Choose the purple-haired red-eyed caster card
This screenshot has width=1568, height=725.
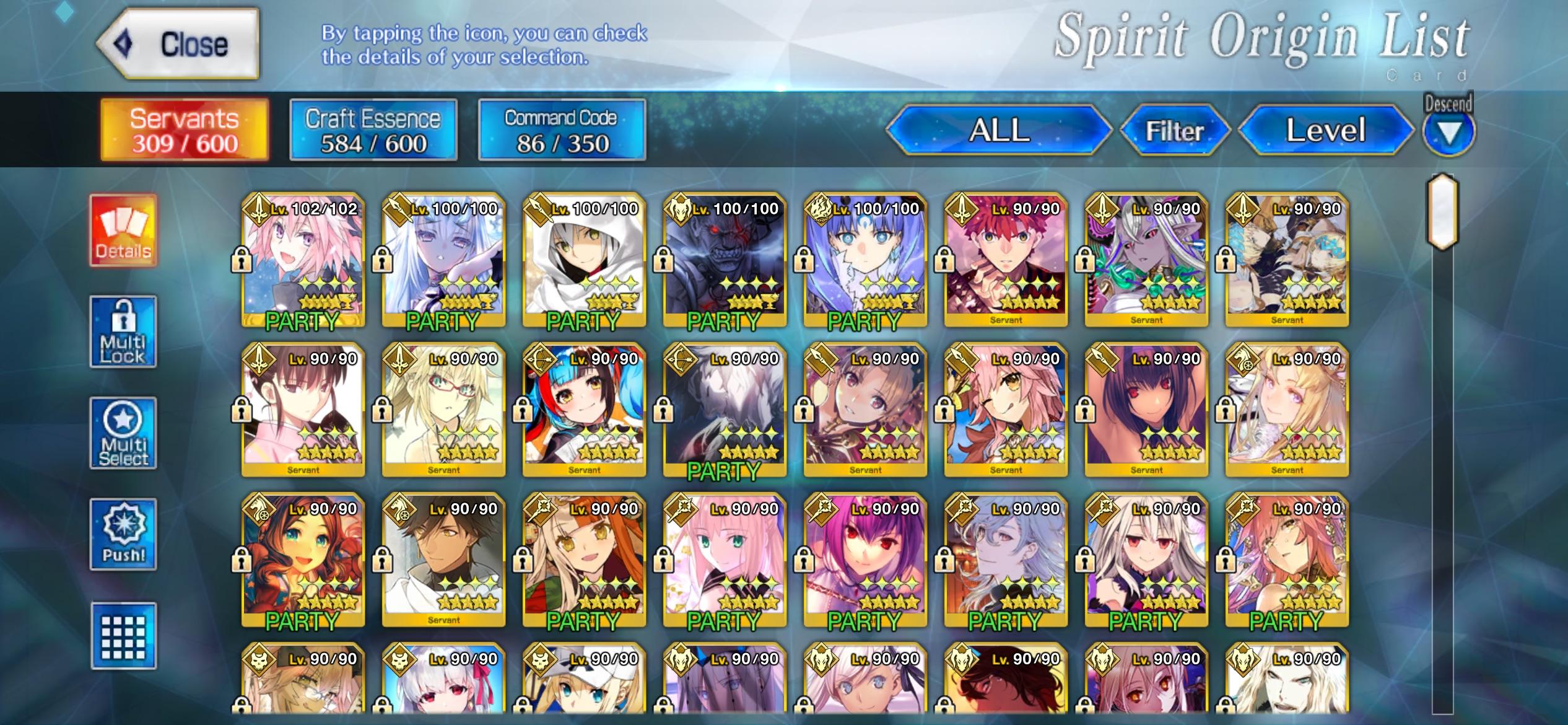pyautogui.click(x=865, y=560)
